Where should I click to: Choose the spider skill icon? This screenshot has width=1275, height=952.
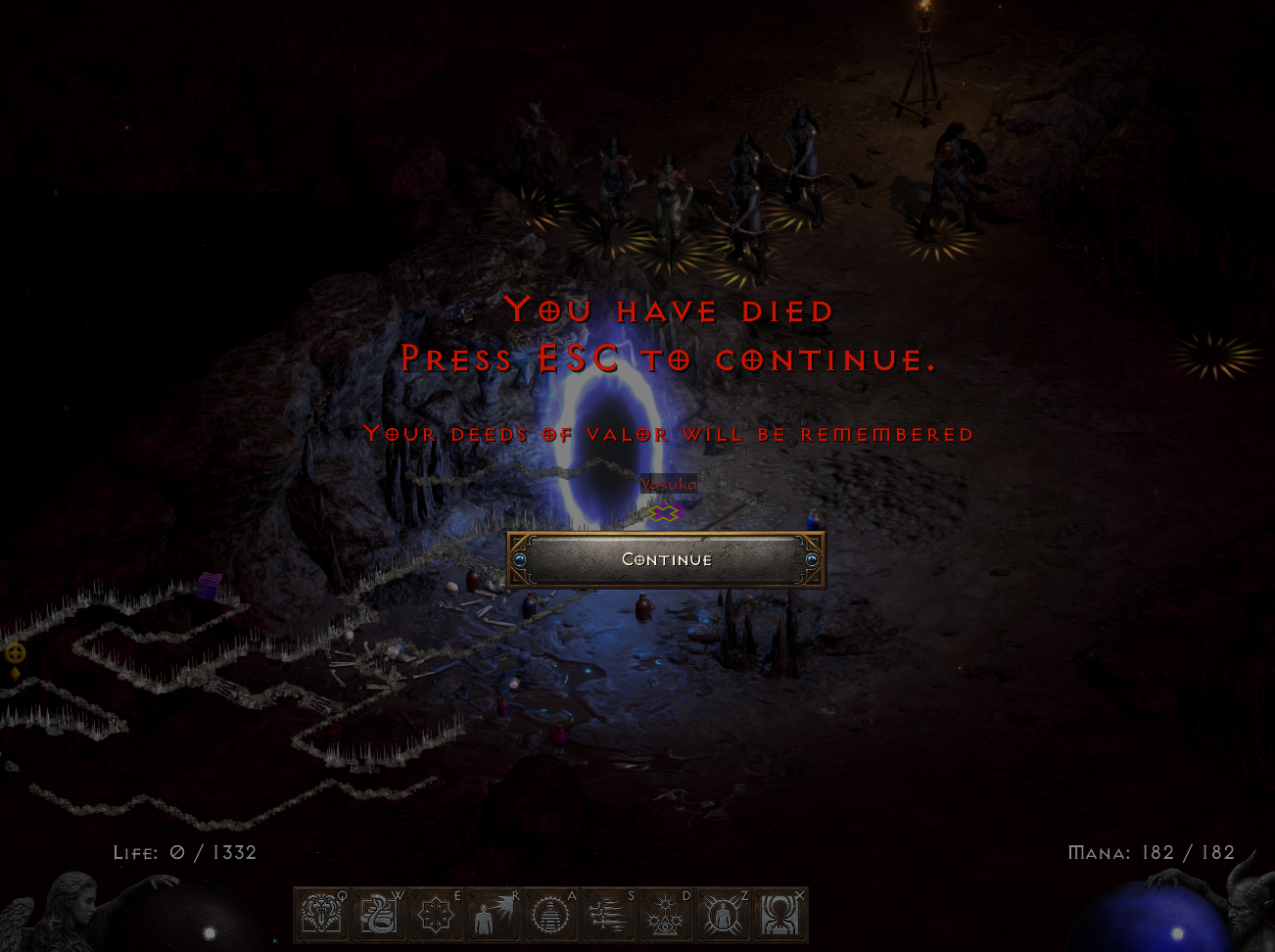coord(780,916)
